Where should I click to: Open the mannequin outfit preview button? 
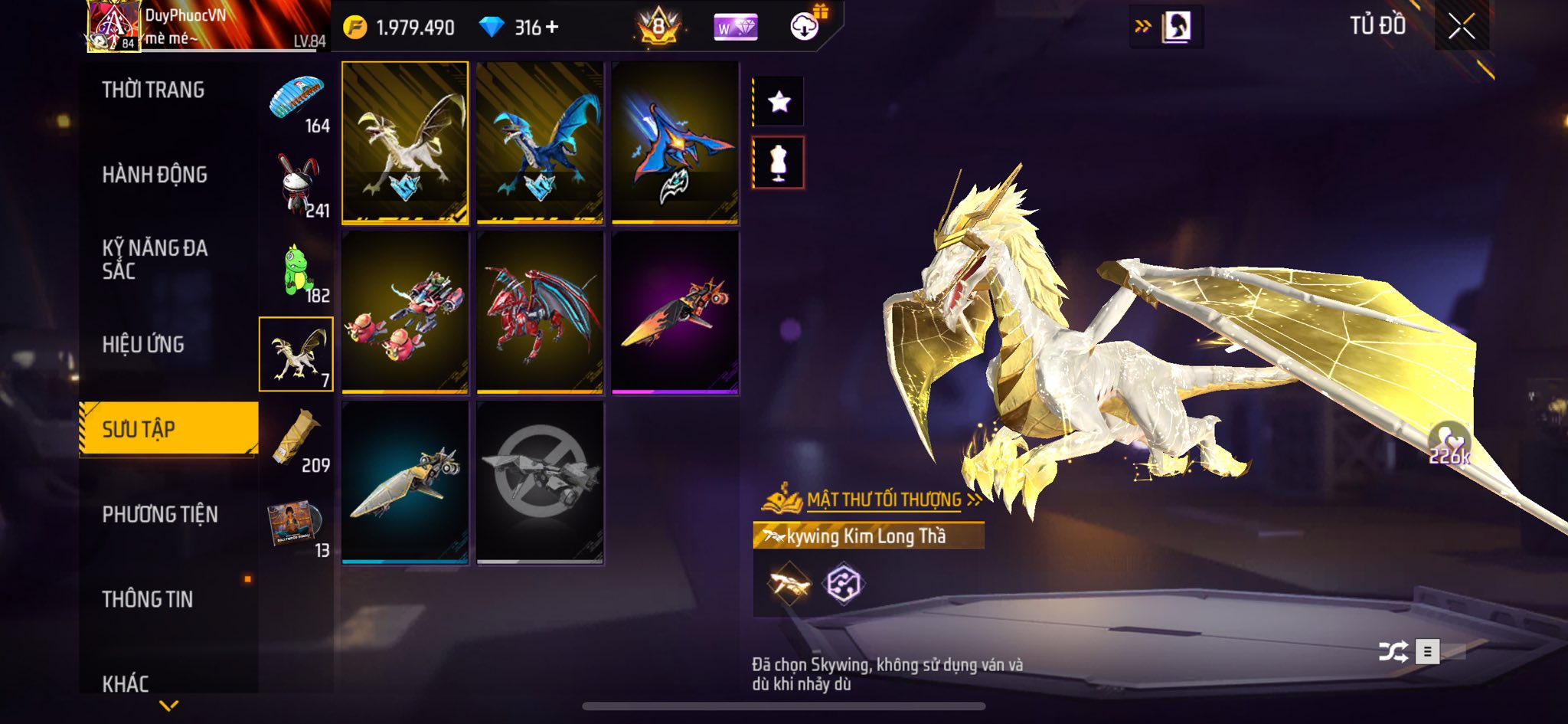[779, 162]
